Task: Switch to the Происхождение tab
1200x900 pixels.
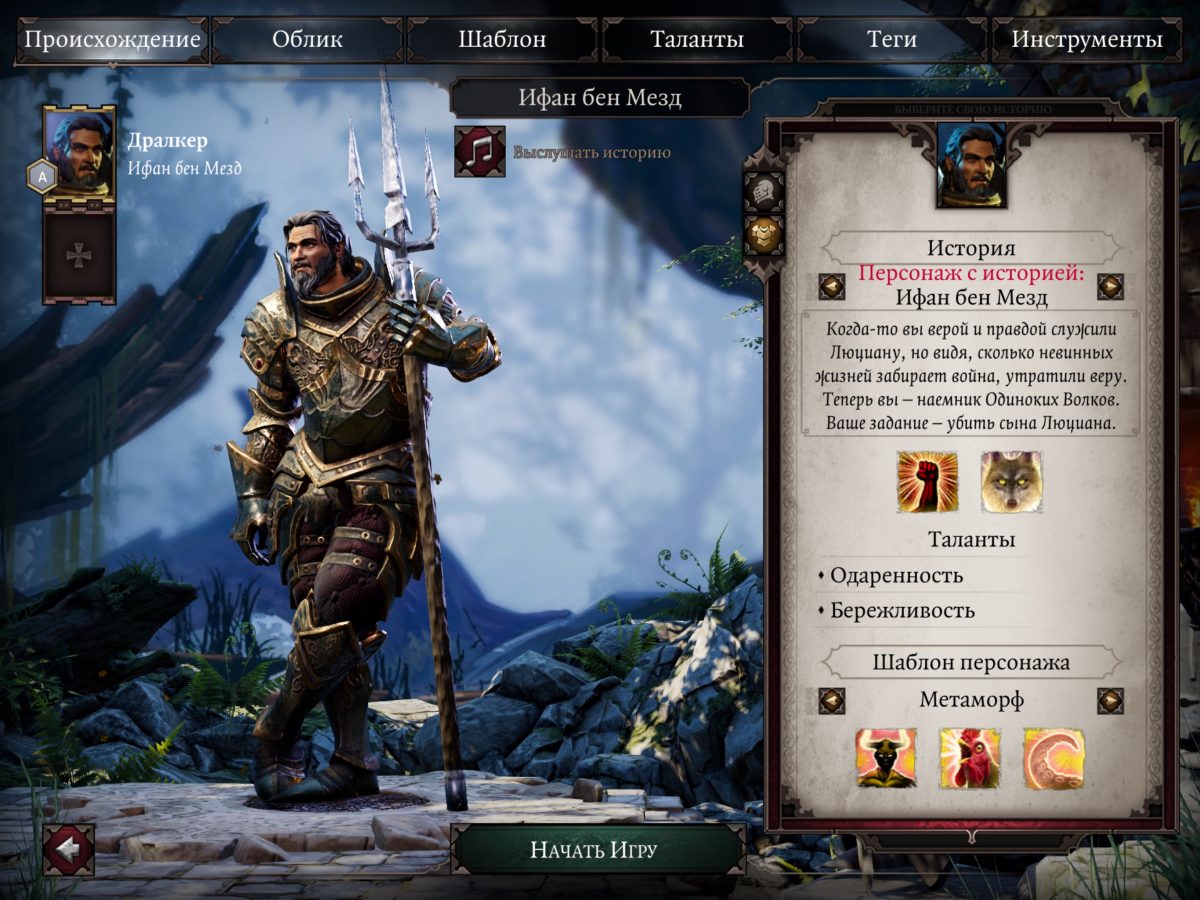Action: 112,41
